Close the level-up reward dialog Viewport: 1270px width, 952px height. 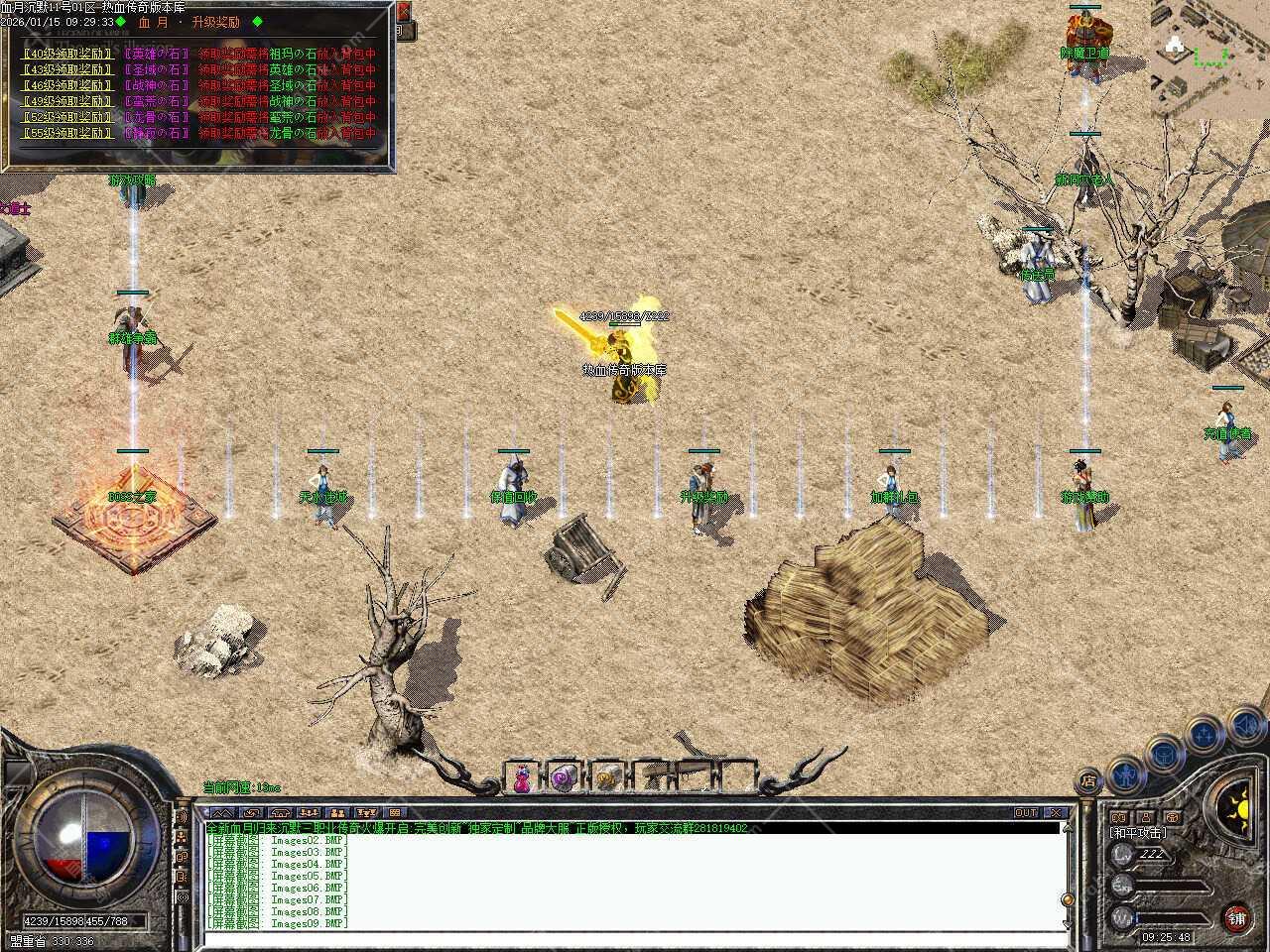[x=403, y=13]
